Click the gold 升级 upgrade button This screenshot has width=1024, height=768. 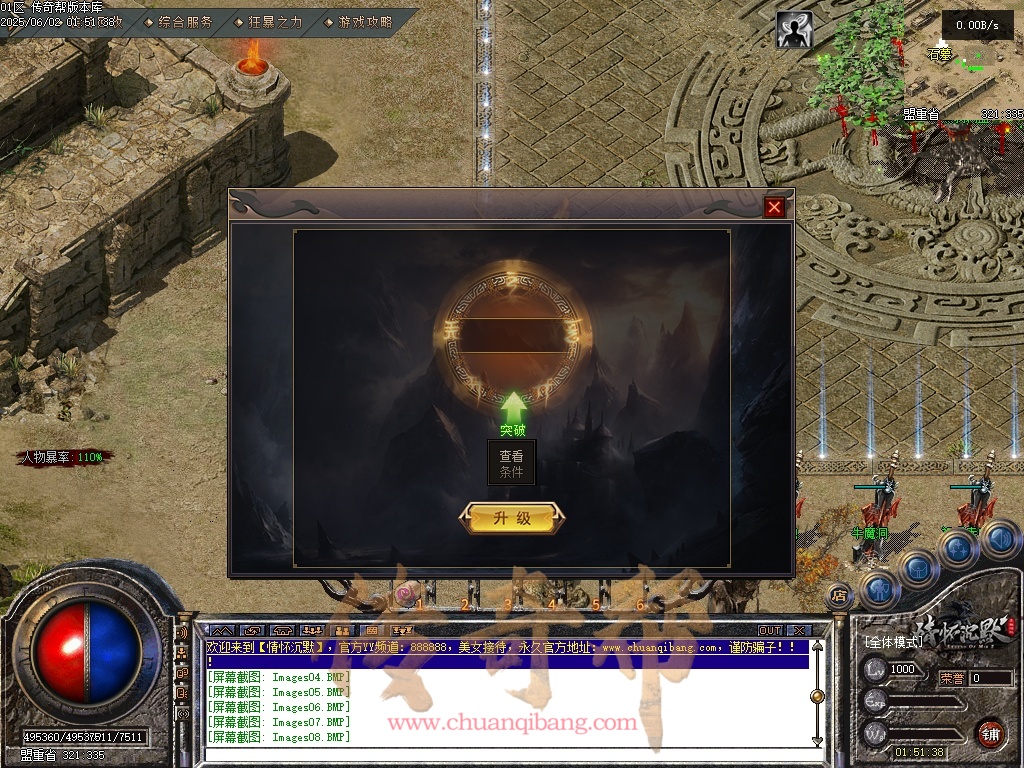coord(511,518)
